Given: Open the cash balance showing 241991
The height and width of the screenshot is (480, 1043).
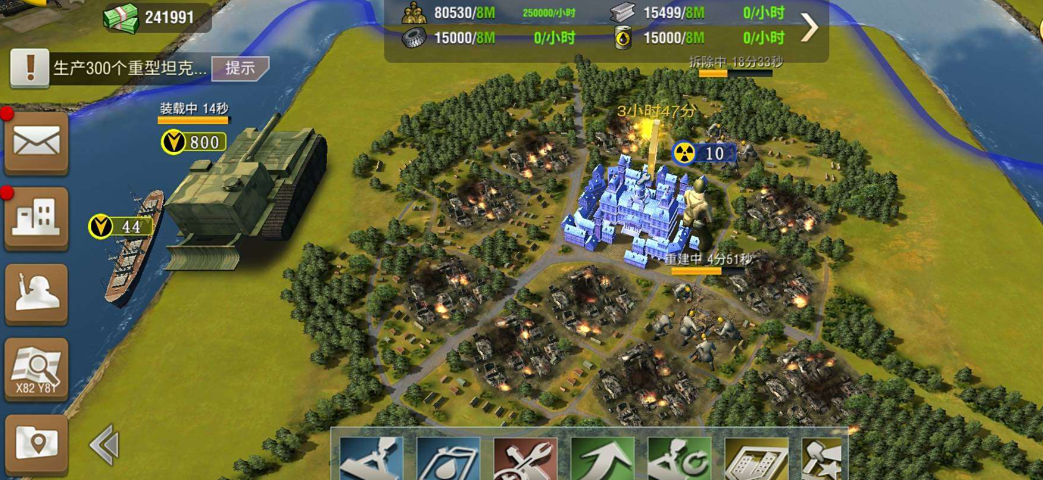Looking at the screenshot, I should pyautogui.click(x=153, y=16).
